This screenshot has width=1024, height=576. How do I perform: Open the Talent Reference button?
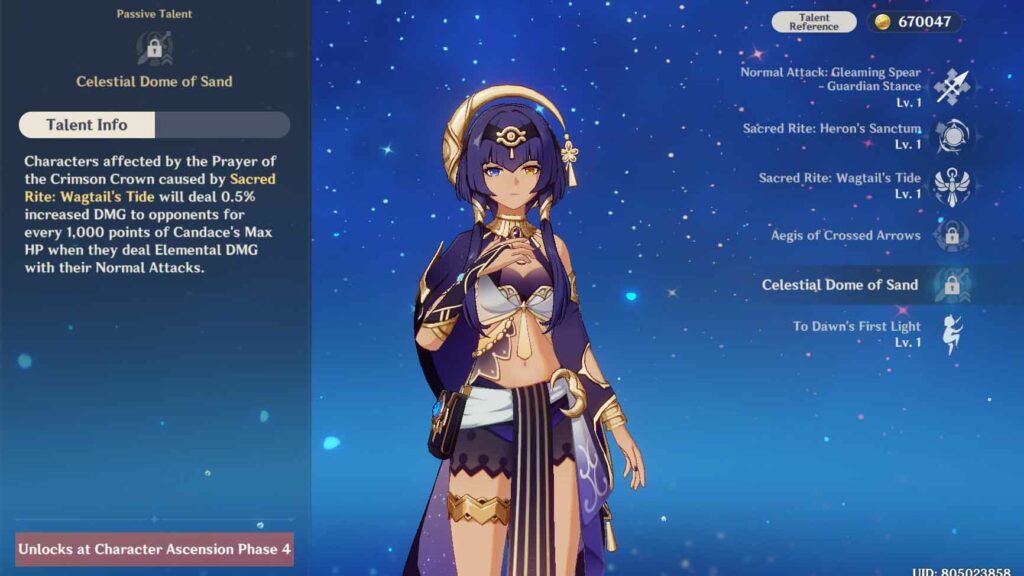coord(813,22)
